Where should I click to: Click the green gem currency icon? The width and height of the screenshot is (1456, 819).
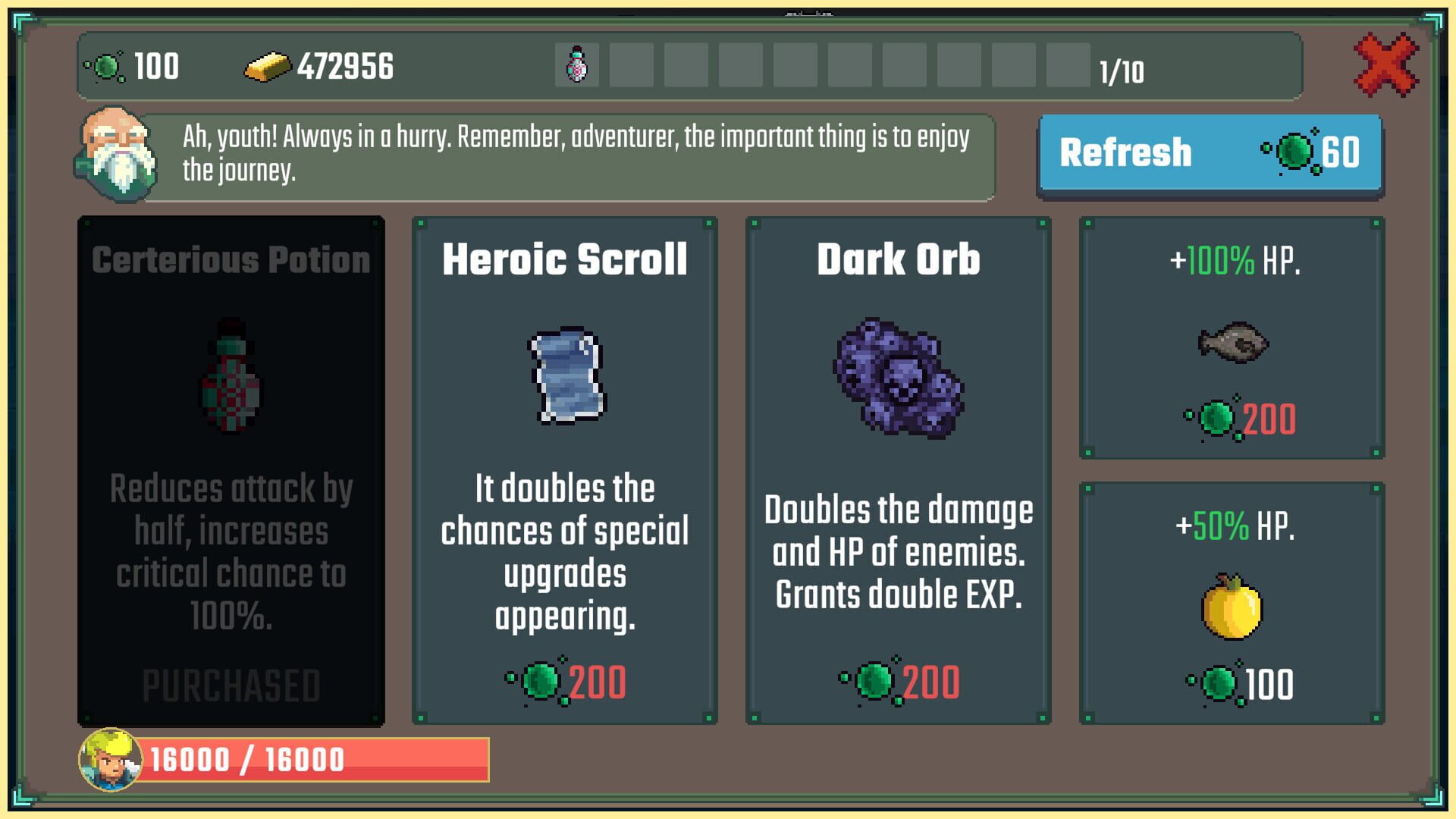coord(106,67)
